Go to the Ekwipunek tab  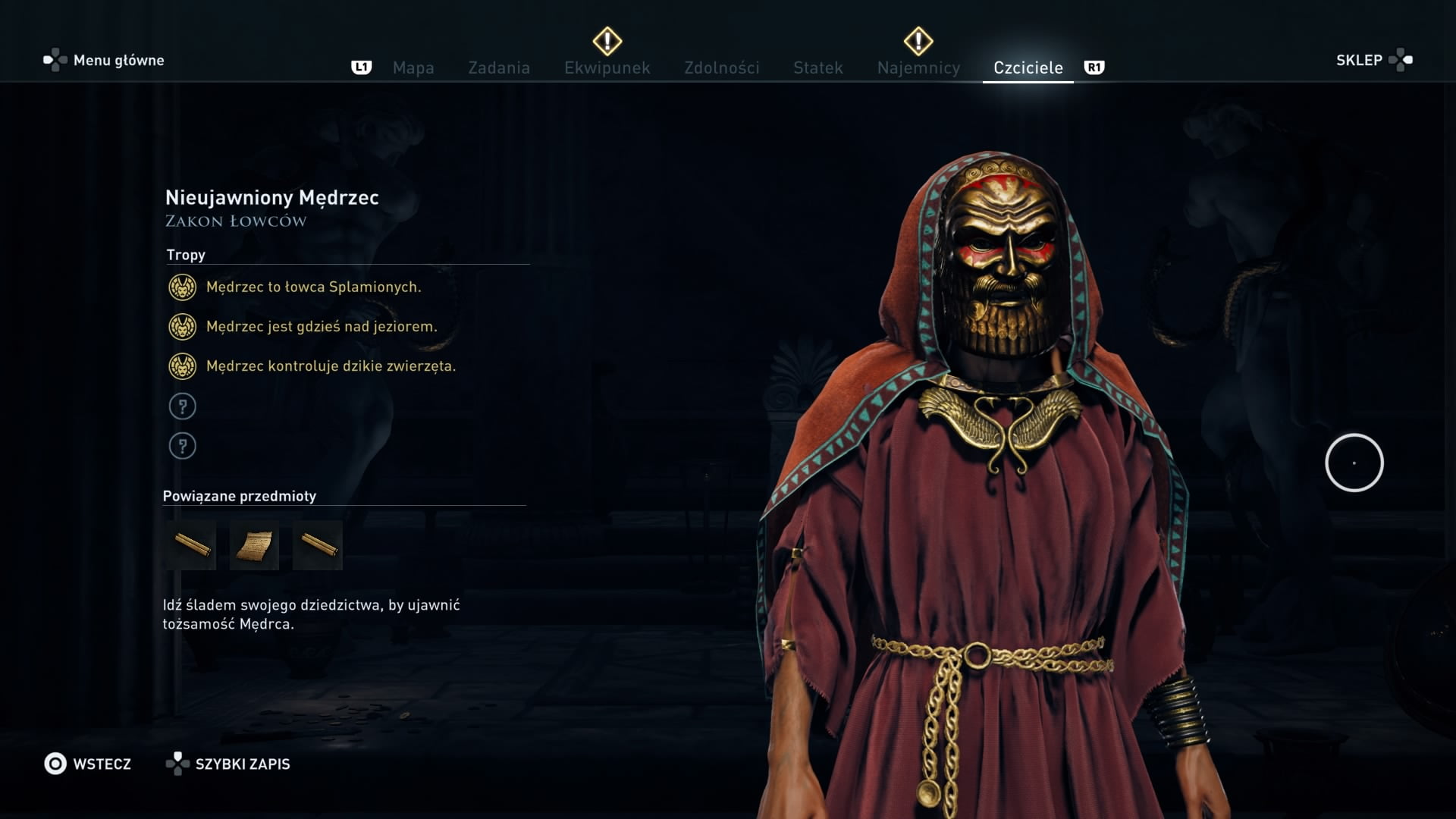pyautogui.click(x=607, y=67)
